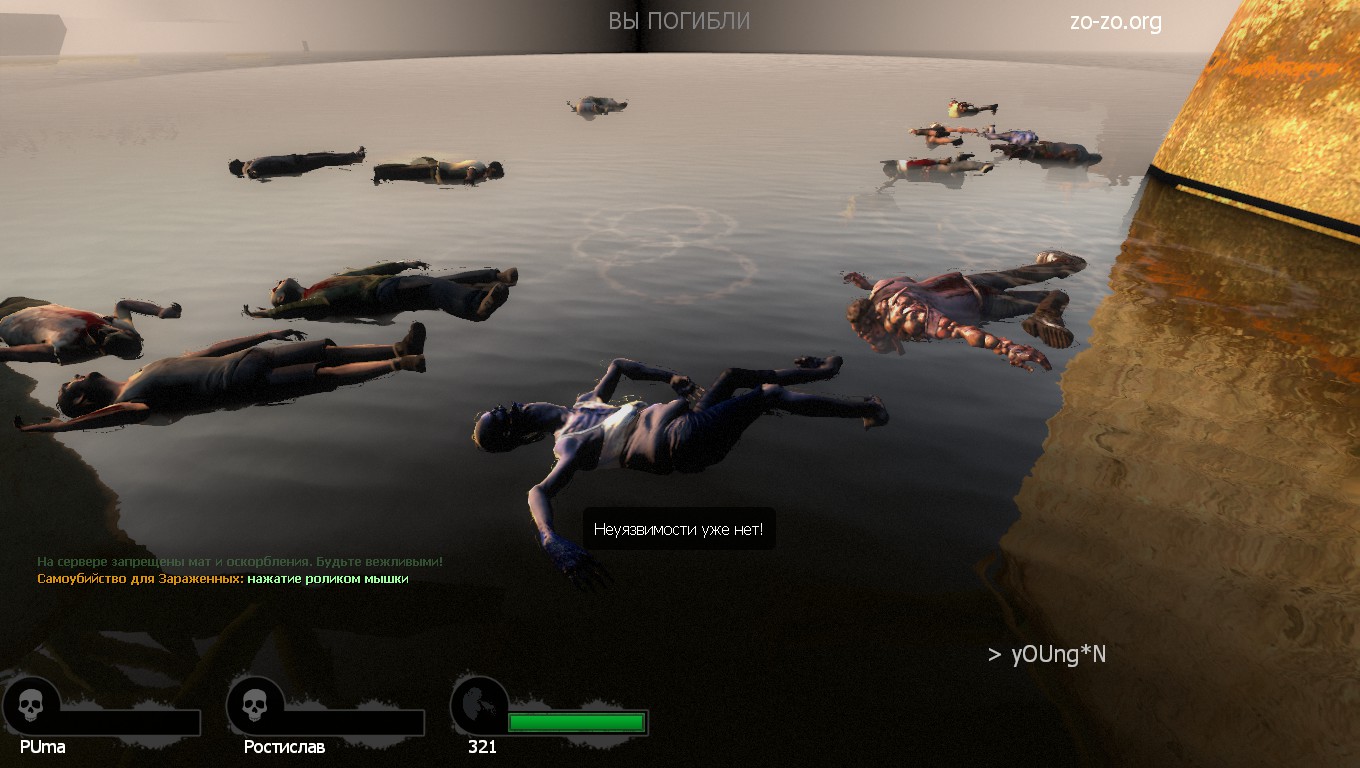Select PUma's skull portrait
Screen dimensions: 1360x768
tap(31, 706)
